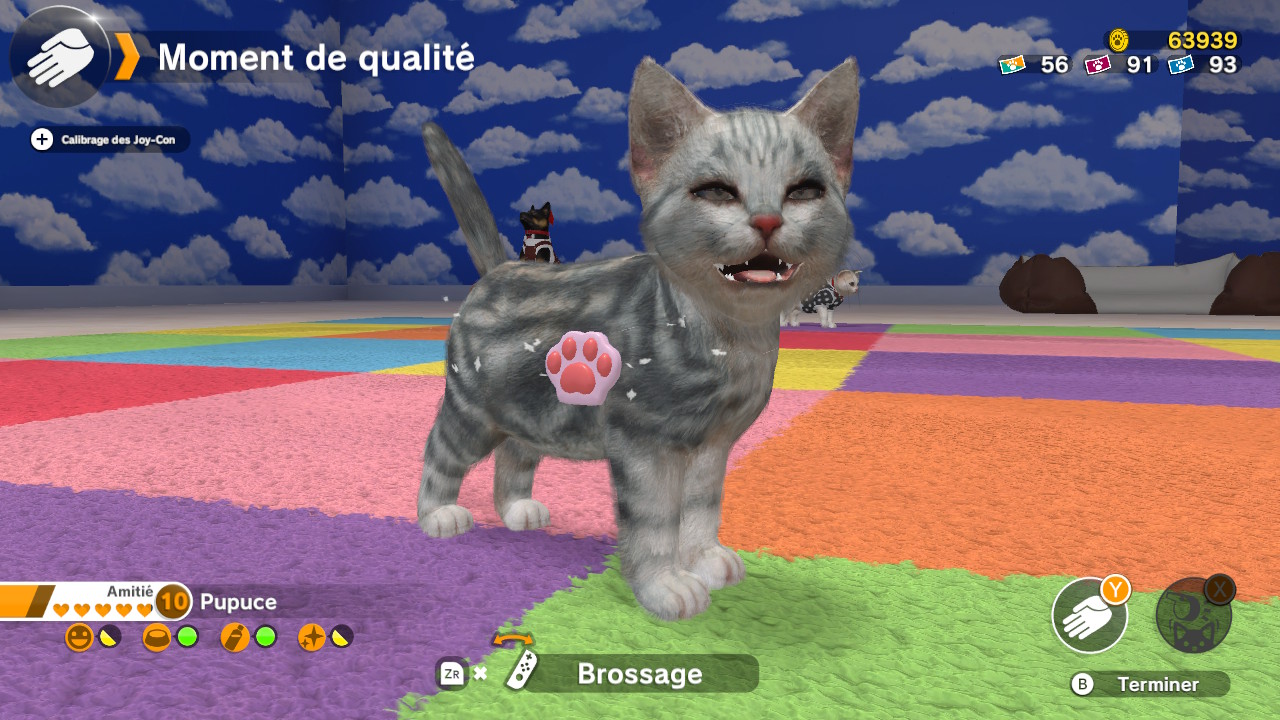Choose the dimmed cat face action icon
The image size is (1280, 720).
pos(1193,616)
